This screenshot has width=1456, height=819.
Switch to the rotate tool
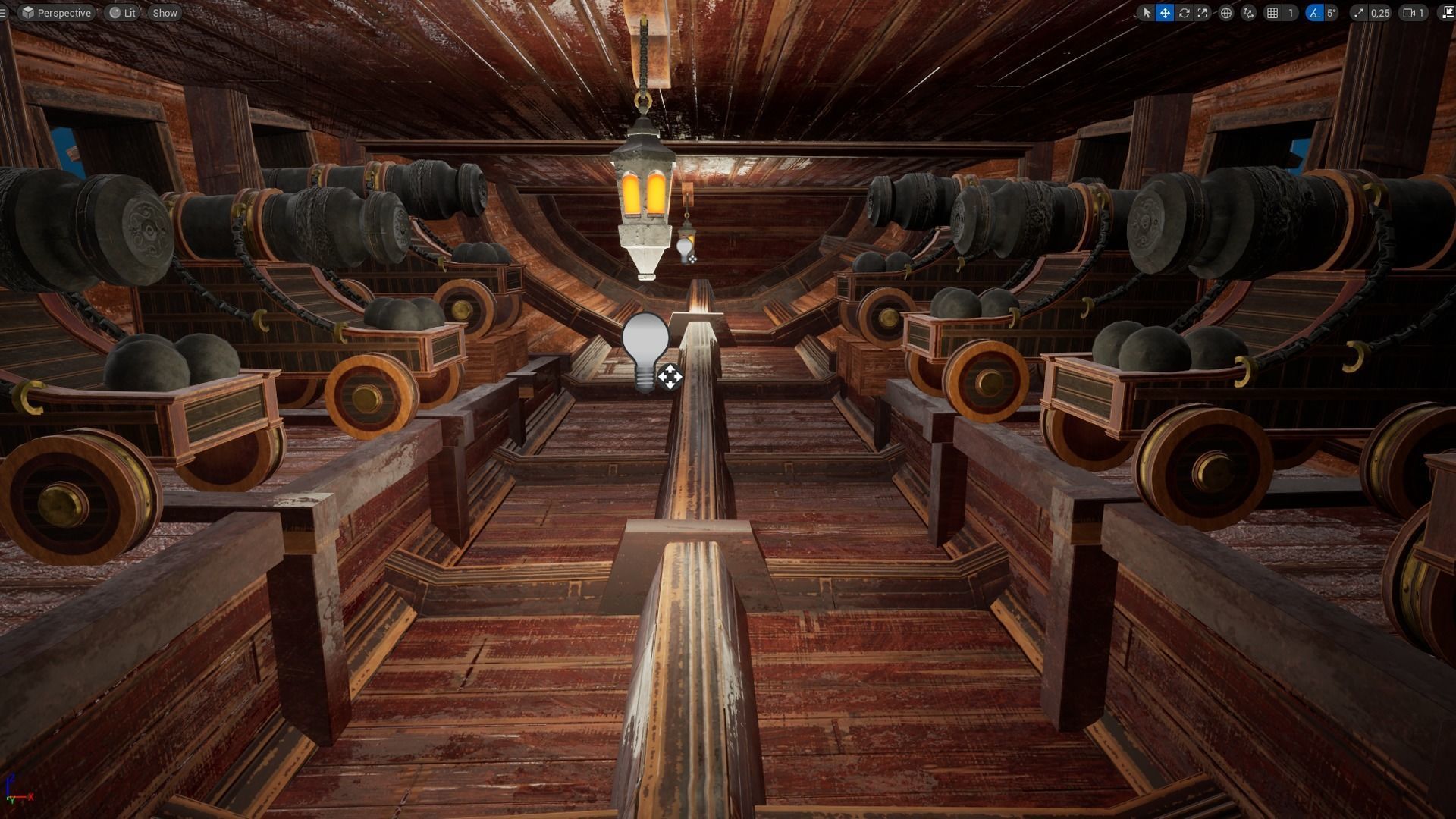point(1184,13)
